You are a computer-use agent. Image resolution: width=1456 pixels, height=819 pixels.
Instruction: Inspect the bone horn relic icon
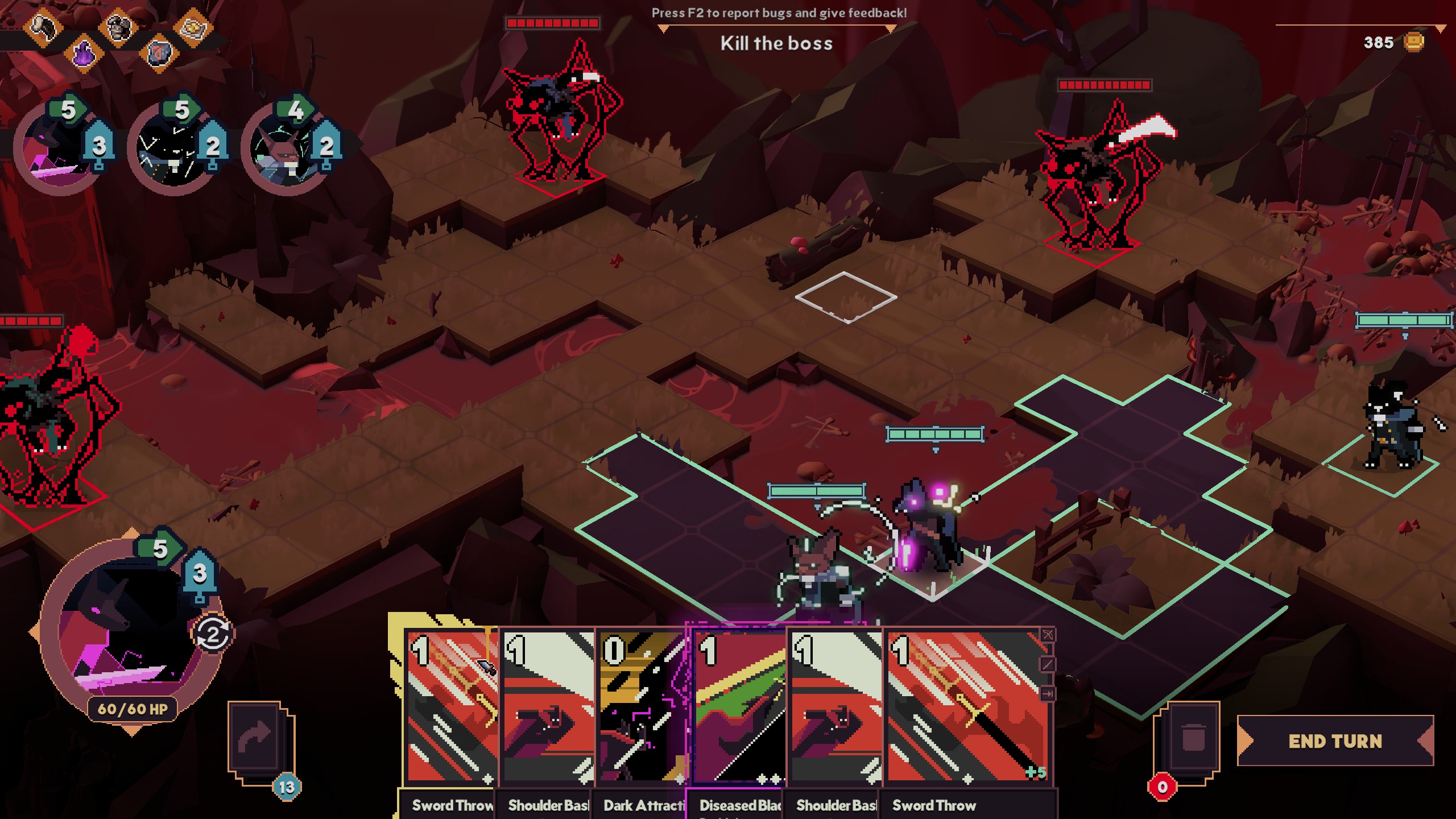pos(44,26)
